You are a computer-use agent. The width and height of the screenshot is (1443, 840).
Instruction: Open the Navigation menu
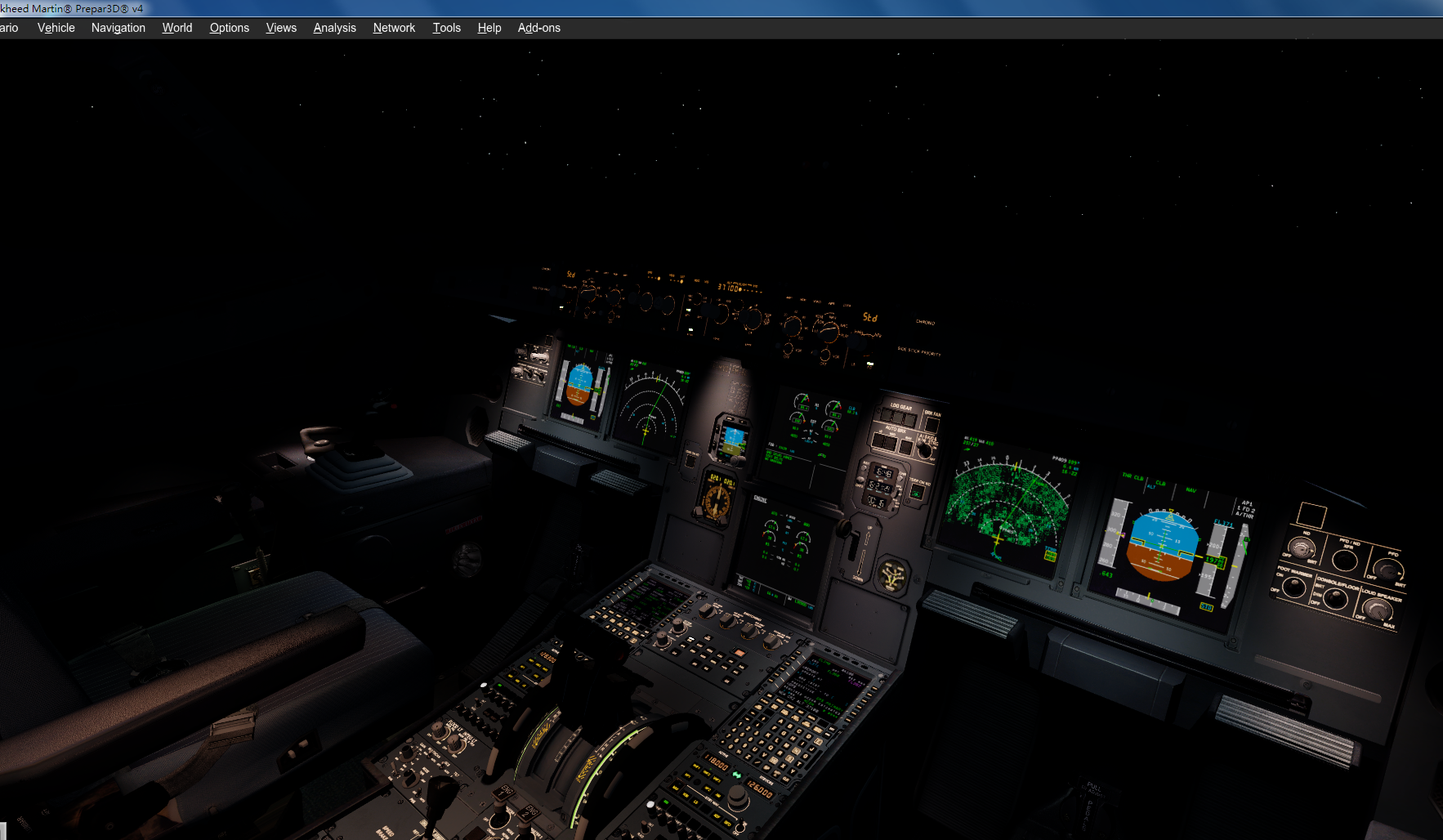click(x=118, y=27)
